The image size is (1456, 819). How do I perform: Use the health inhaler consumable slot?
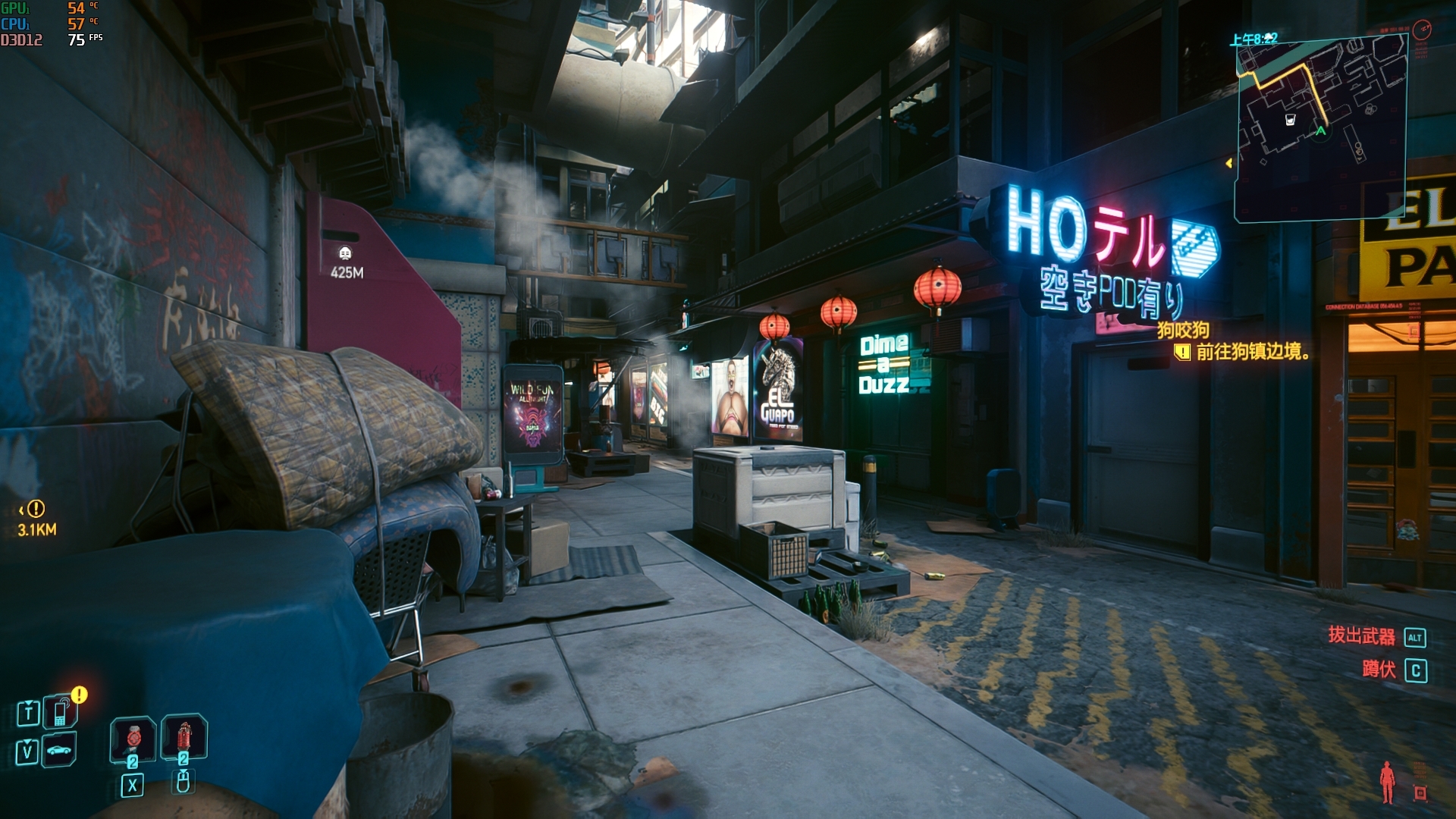(x=134, y=737)
